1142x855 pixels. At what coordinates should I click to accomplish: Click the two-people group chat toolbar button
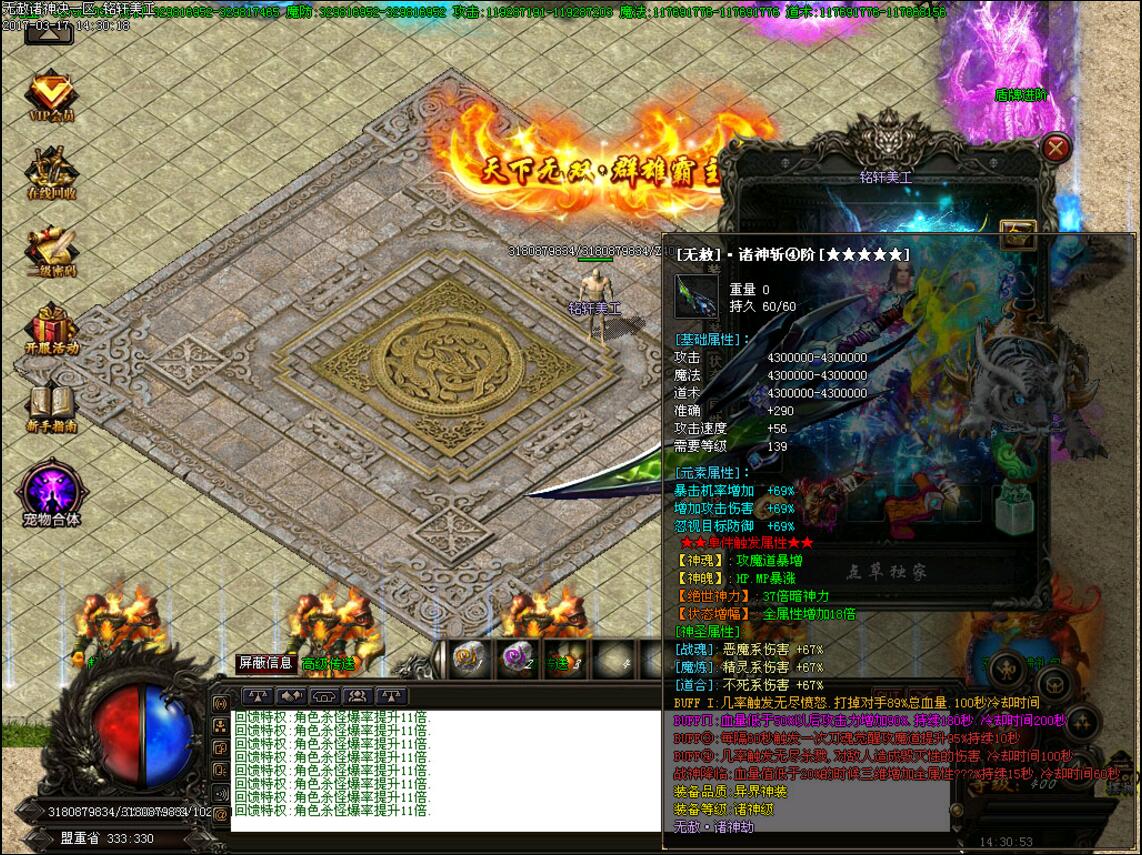pos(357,696)
